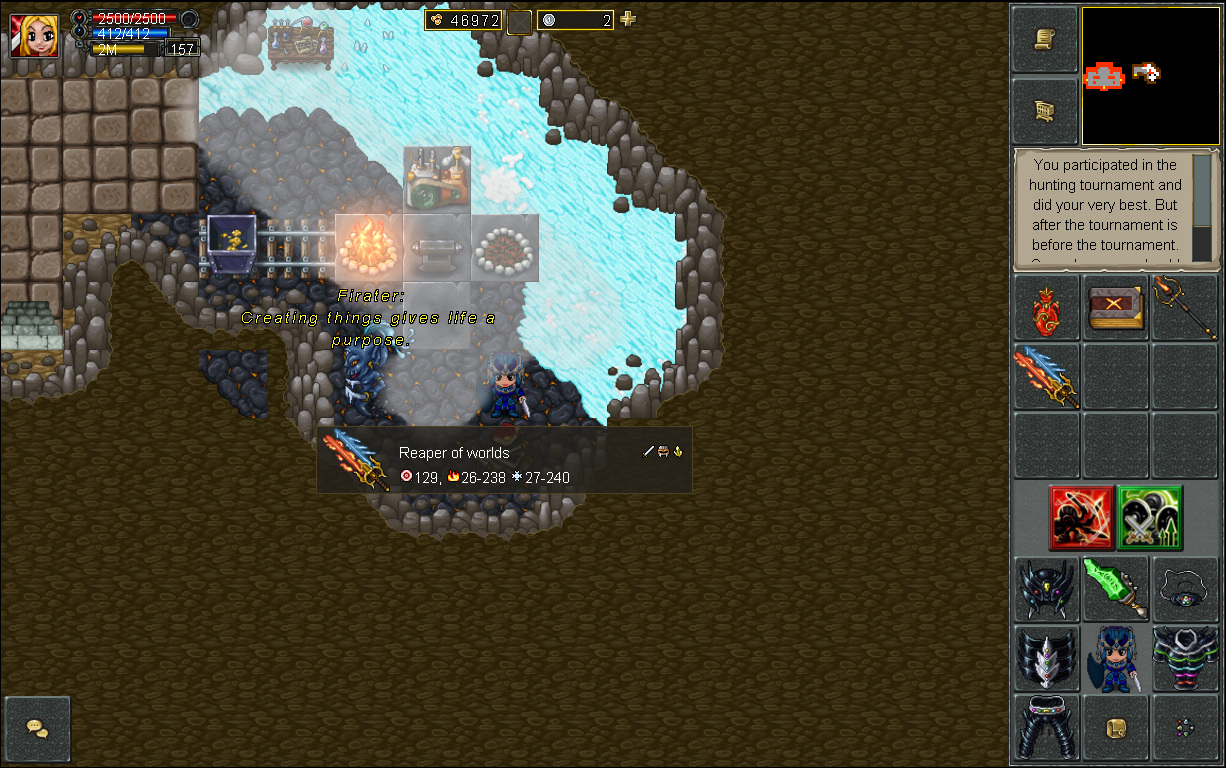Activate the red archer skill
This screenshot has width=1226, height=768.
click(x=1081, y=518)
